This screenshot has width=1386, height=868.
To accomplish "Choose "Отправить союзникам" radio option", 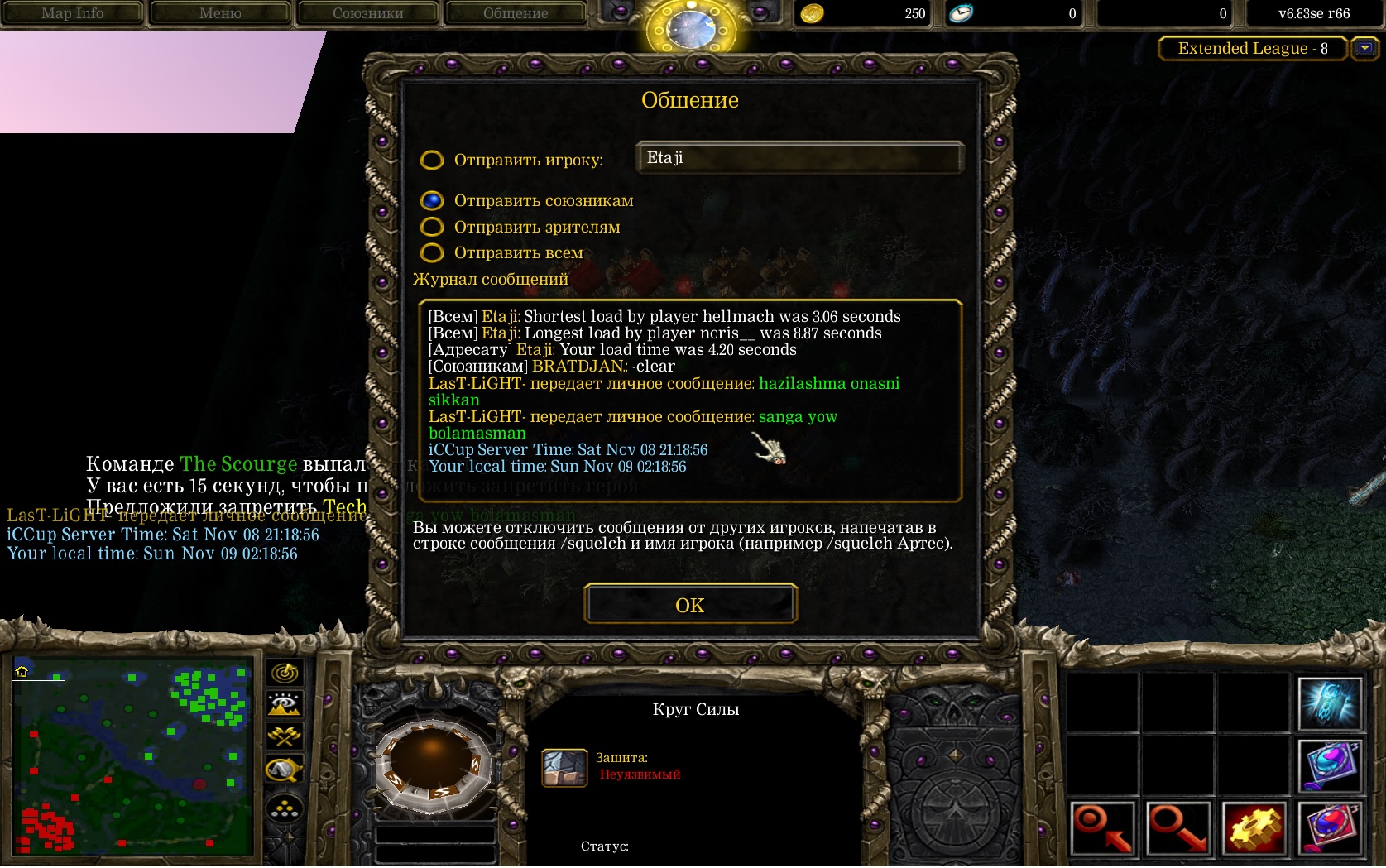I will tap(432, 200).
